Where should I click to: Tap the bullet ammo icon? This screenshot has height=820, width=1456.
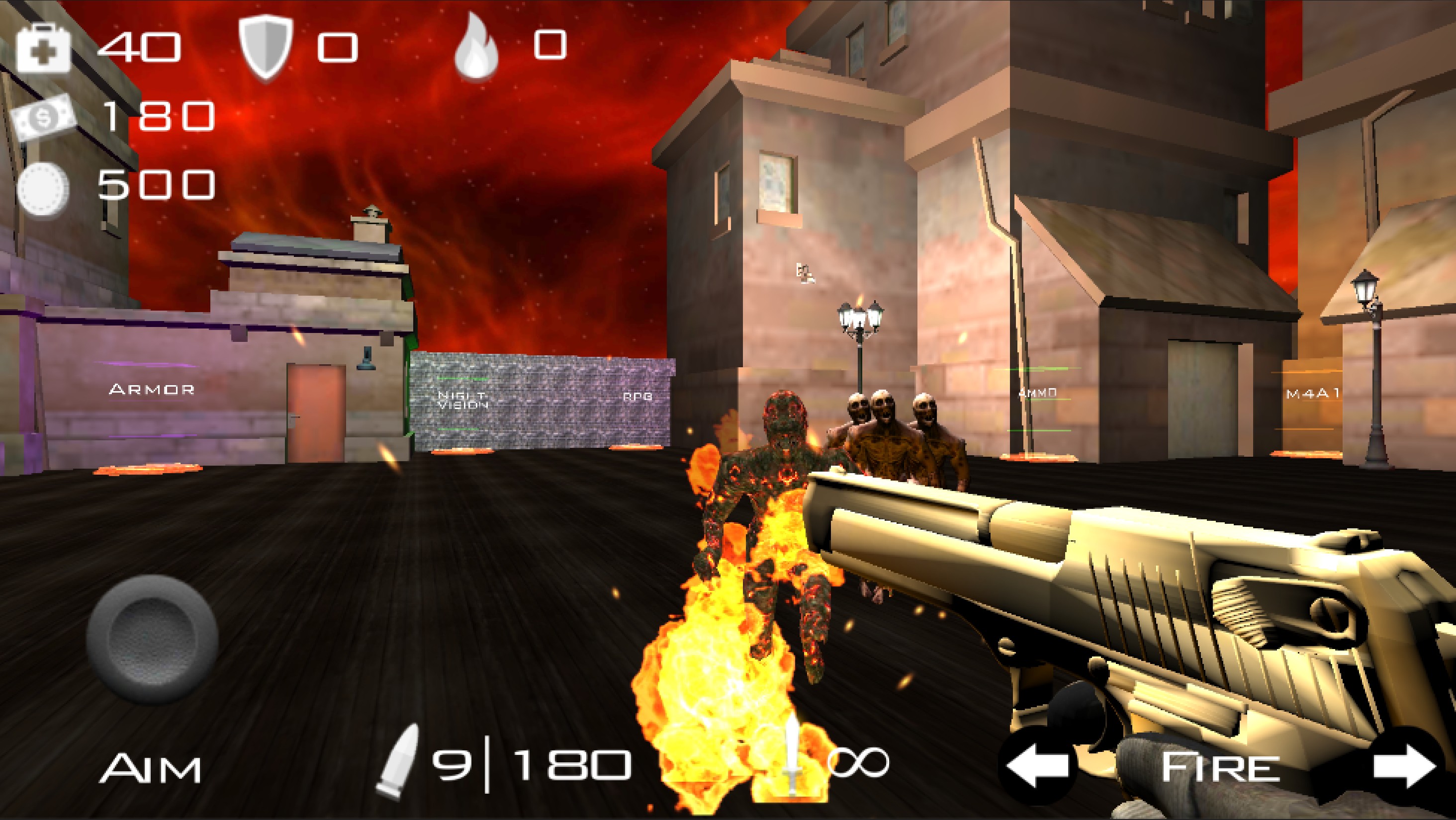(x=399, y=759)
